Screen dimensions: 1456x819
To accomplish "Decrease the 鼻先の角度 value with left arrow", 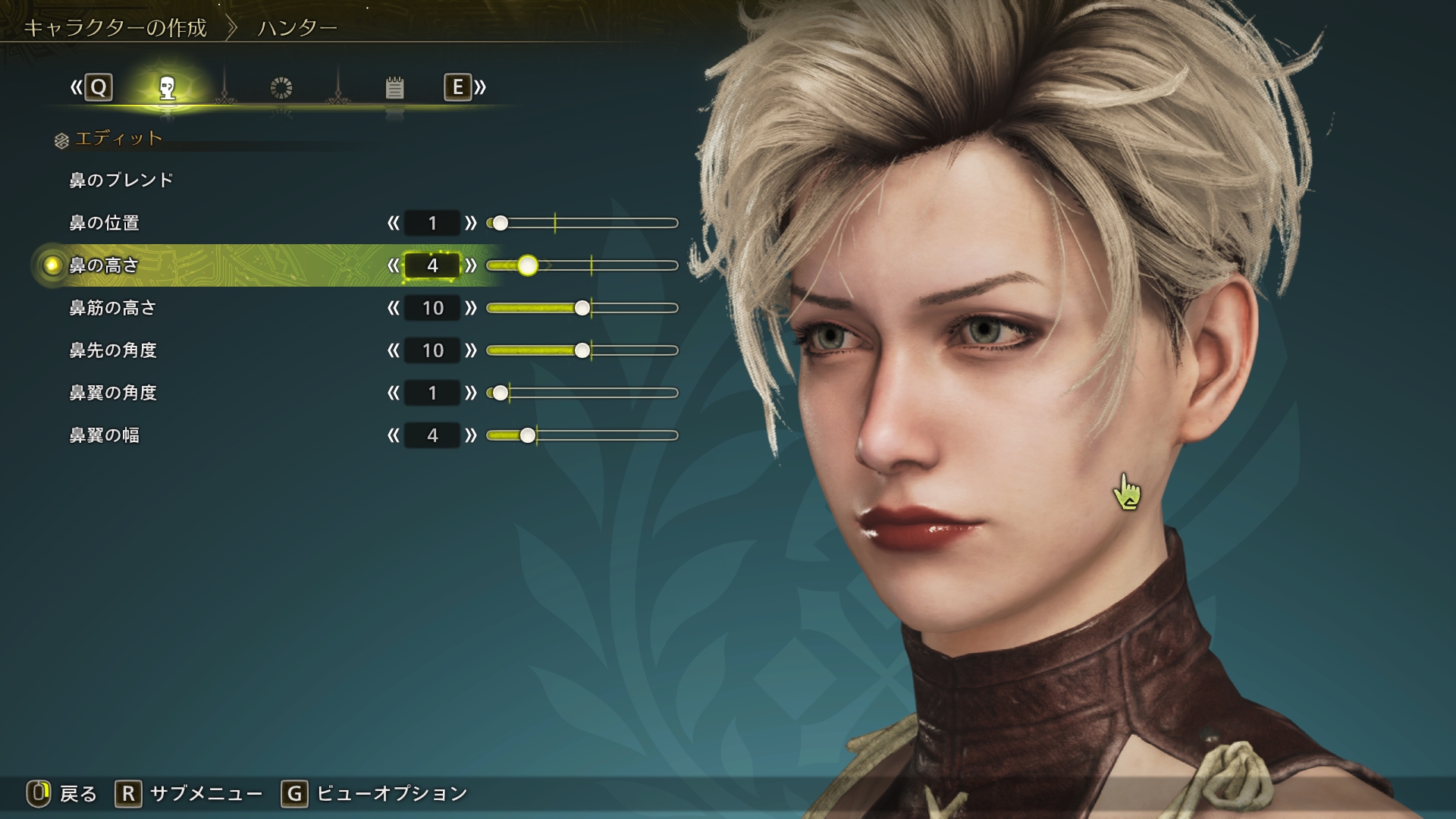I will pos(393,350).
